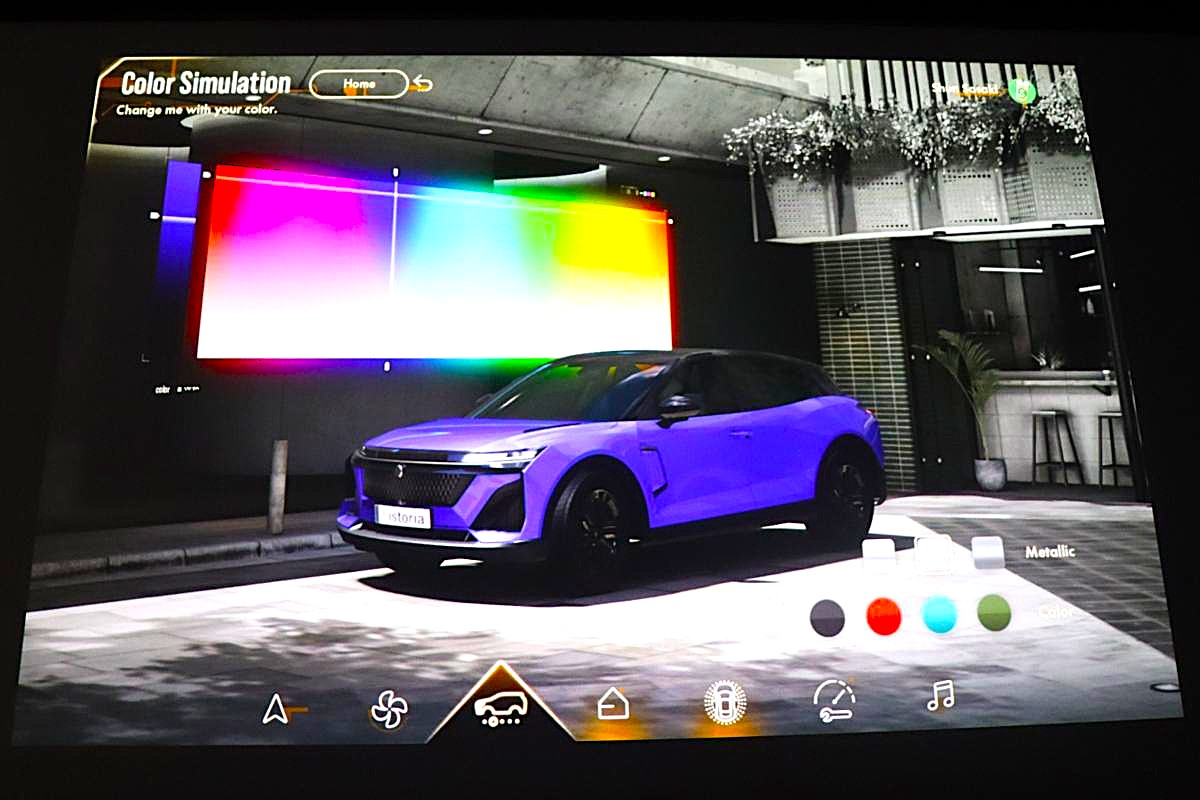Open the top-view car sensor menu
1200x800 pixels.
(725, 701)
